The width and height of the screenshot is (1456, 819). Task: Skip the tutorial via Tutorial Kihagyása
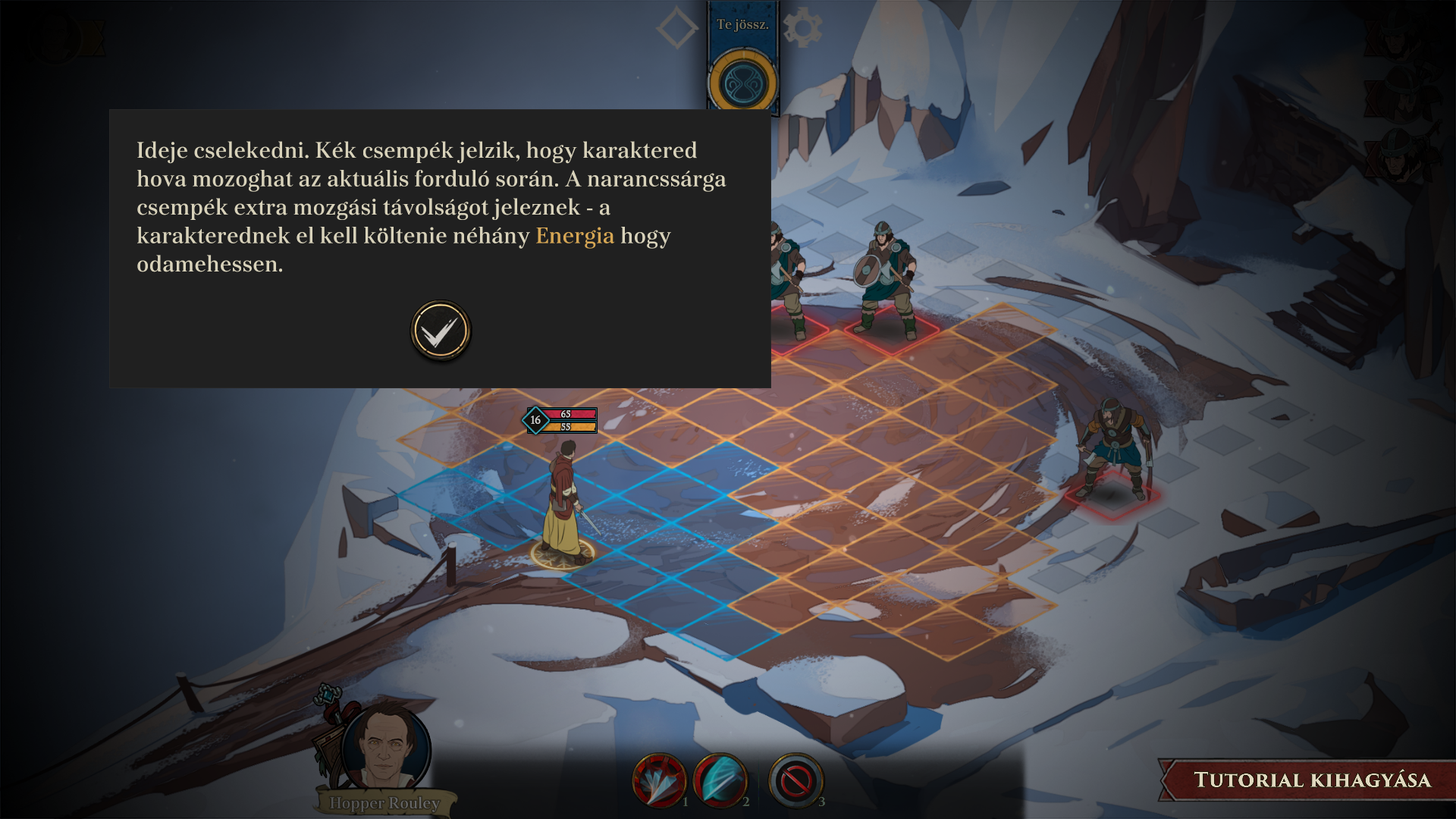click(x=1311, y=780)
